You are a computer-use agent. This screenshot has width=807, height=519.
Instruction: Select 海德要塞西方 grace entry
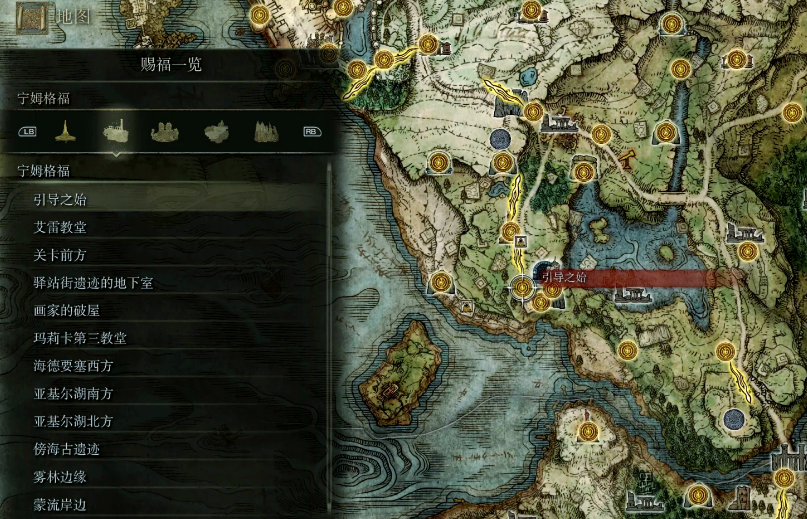point(73,366)
